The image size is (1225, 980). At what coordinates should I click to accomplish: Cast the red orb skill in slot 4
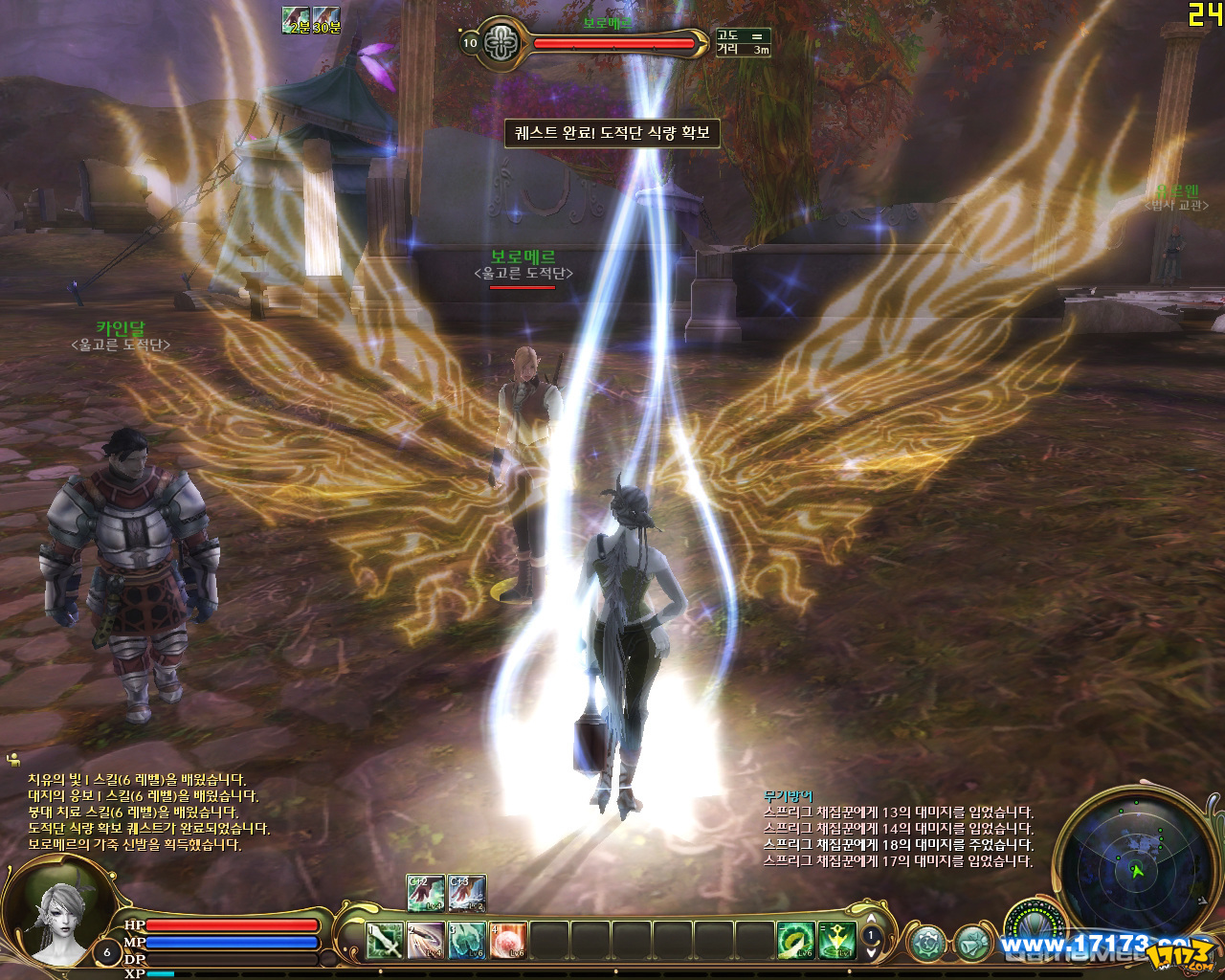508,940
